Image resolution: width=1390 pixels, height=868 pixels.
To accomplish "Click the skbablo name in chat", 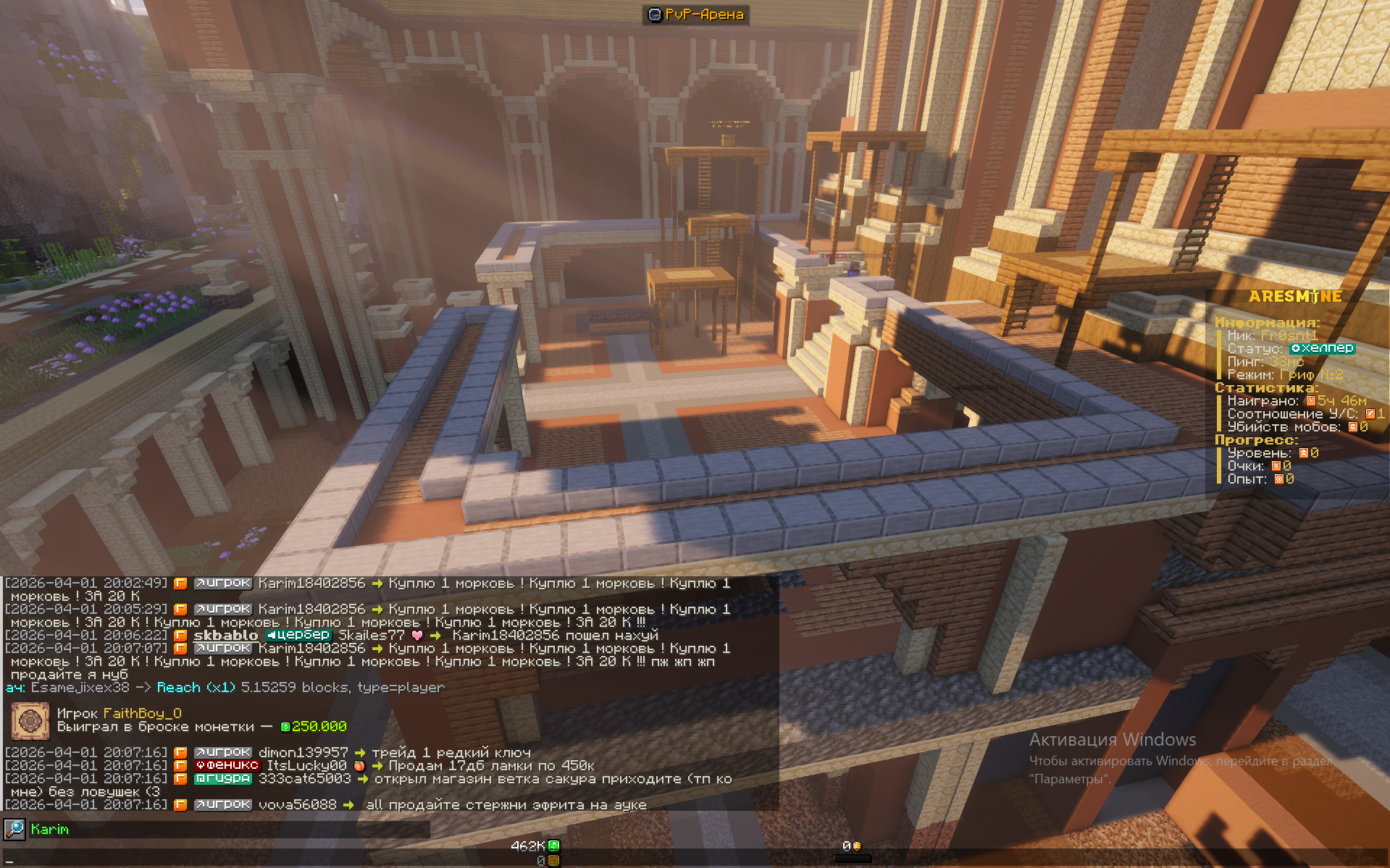I will click(x=225, y=635).
